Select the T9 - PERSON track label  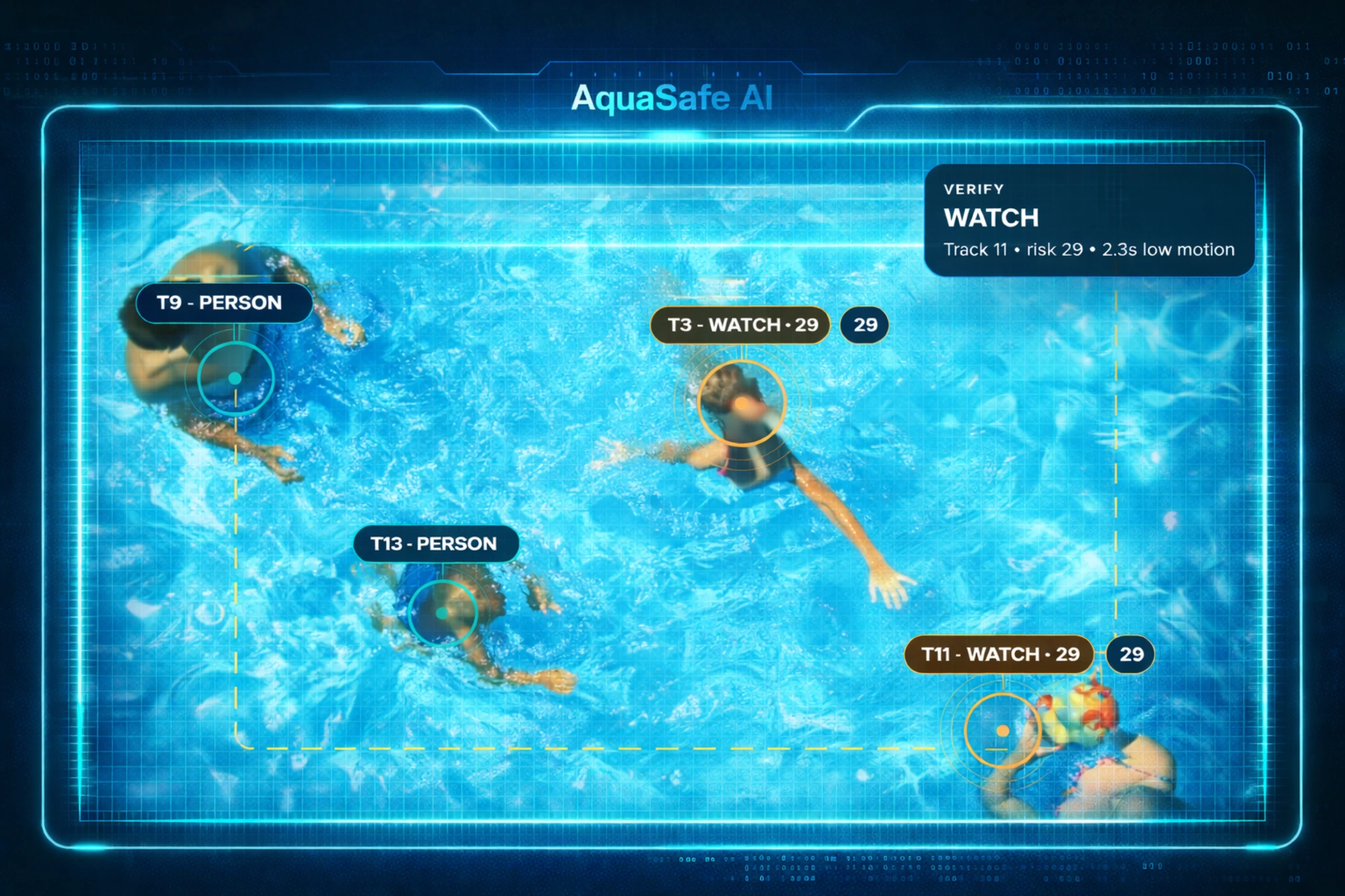pyautogui.click(x=223, y=303)
